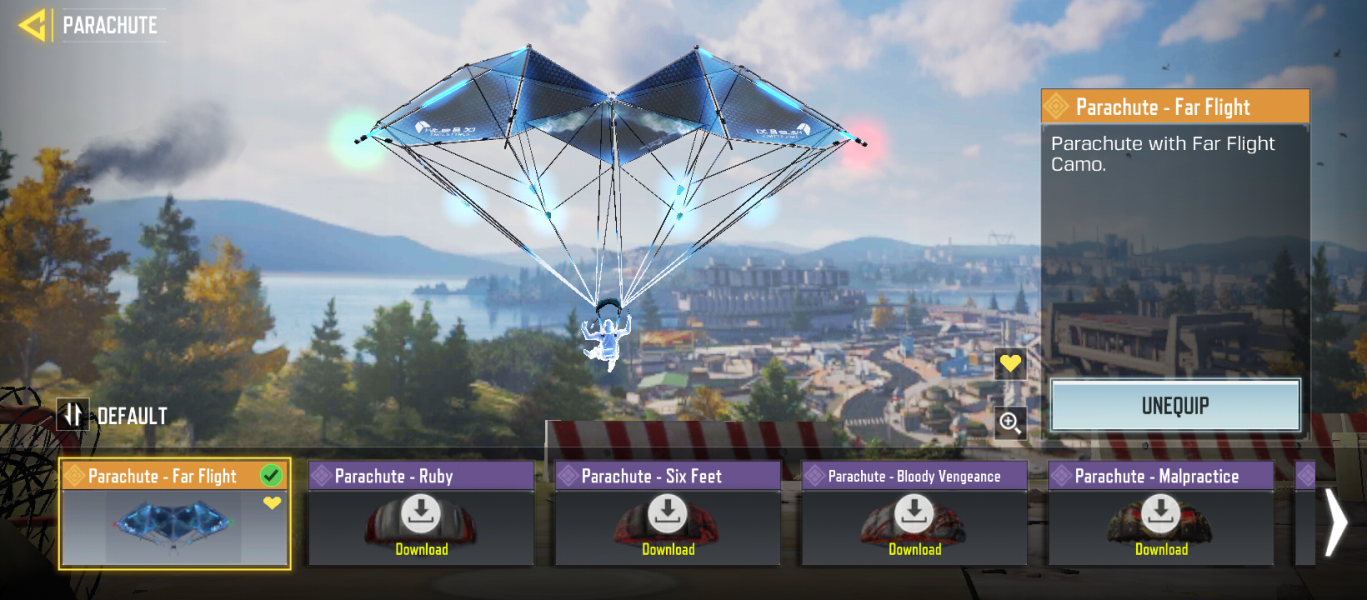Unequip the Far Flight parachute

pos(1175,406)
